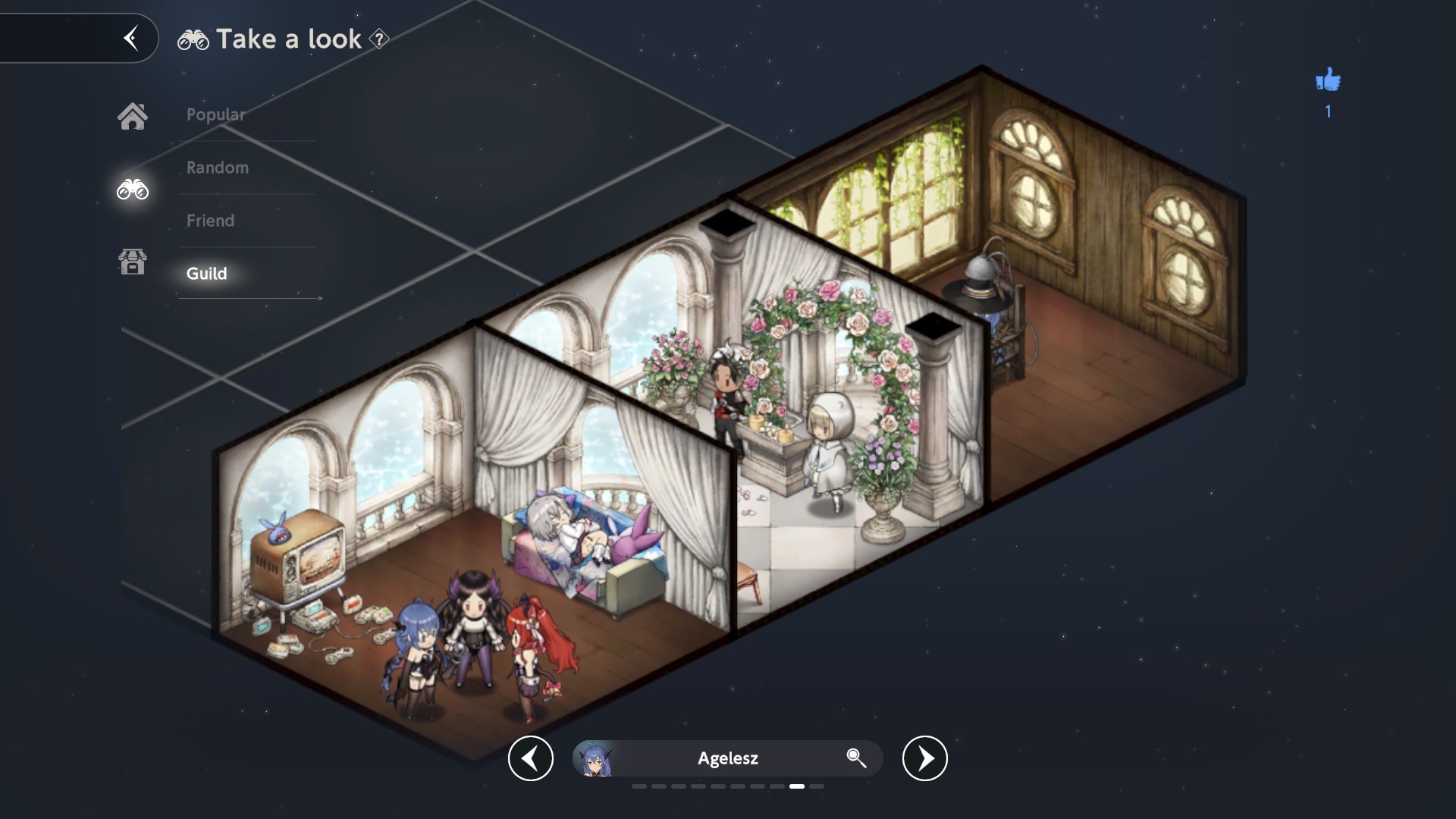Switch to the Random tab
The height and width of the screenshot is (819, 1456).
(218, 168)
